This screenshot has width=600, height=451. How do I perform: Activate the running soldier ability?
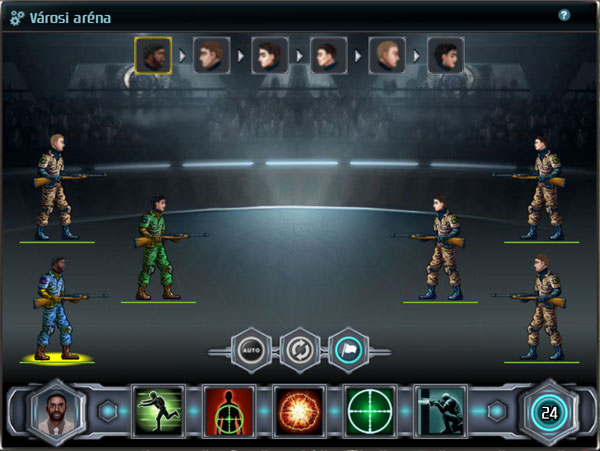click(159, 411)
